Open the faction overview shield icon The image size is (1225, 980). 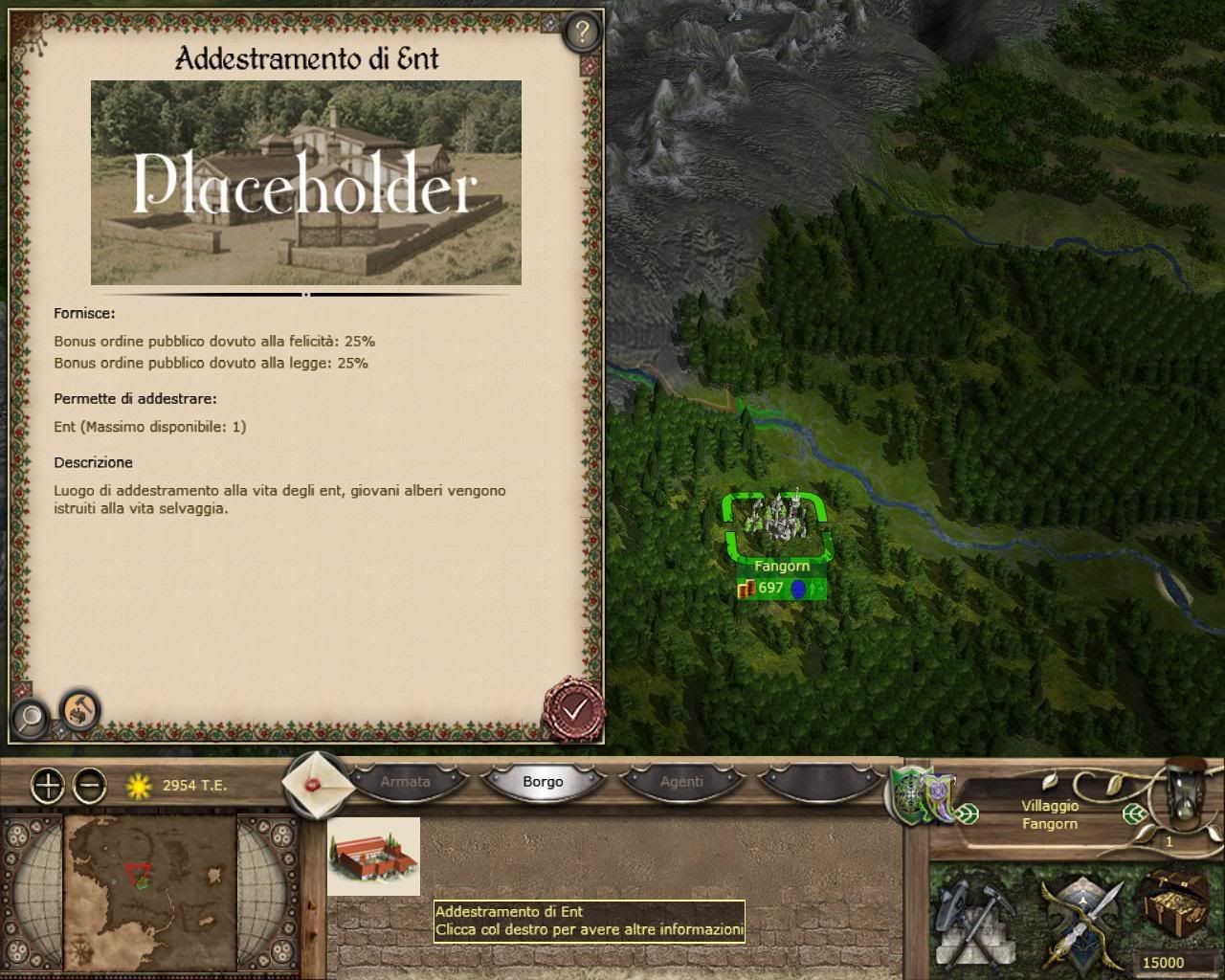pos(919,794)
